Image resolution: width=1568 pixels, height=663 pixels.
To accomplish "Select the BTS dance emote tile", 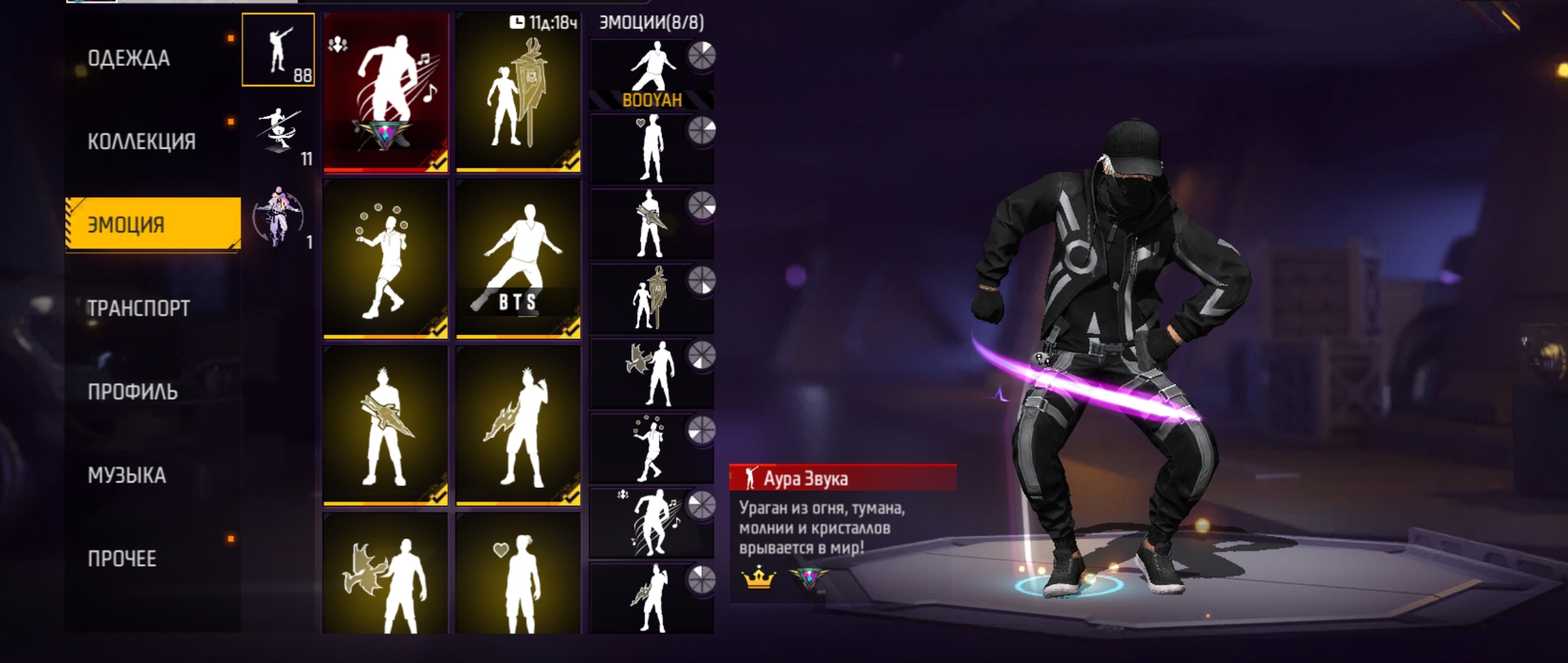I will tap(518, 259).
